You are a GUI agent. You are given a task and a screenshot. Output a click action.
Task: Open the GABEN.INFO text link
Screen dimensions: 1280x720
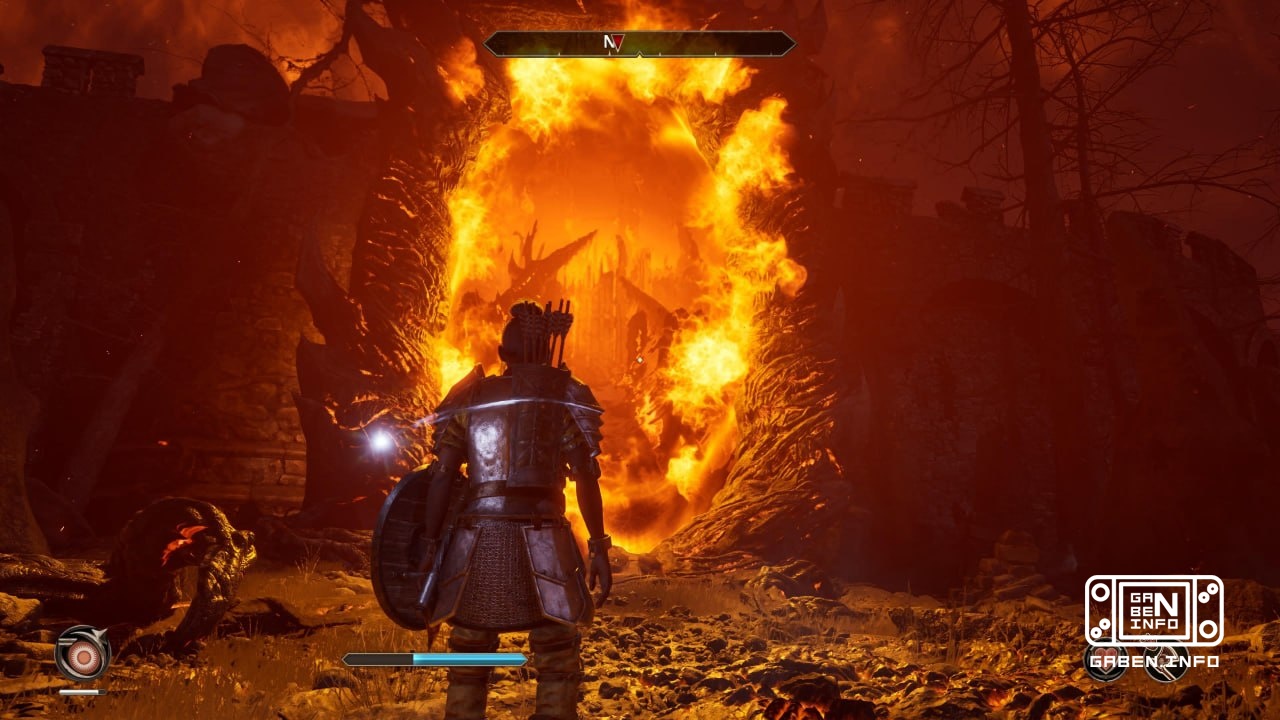click(1155, 660)
